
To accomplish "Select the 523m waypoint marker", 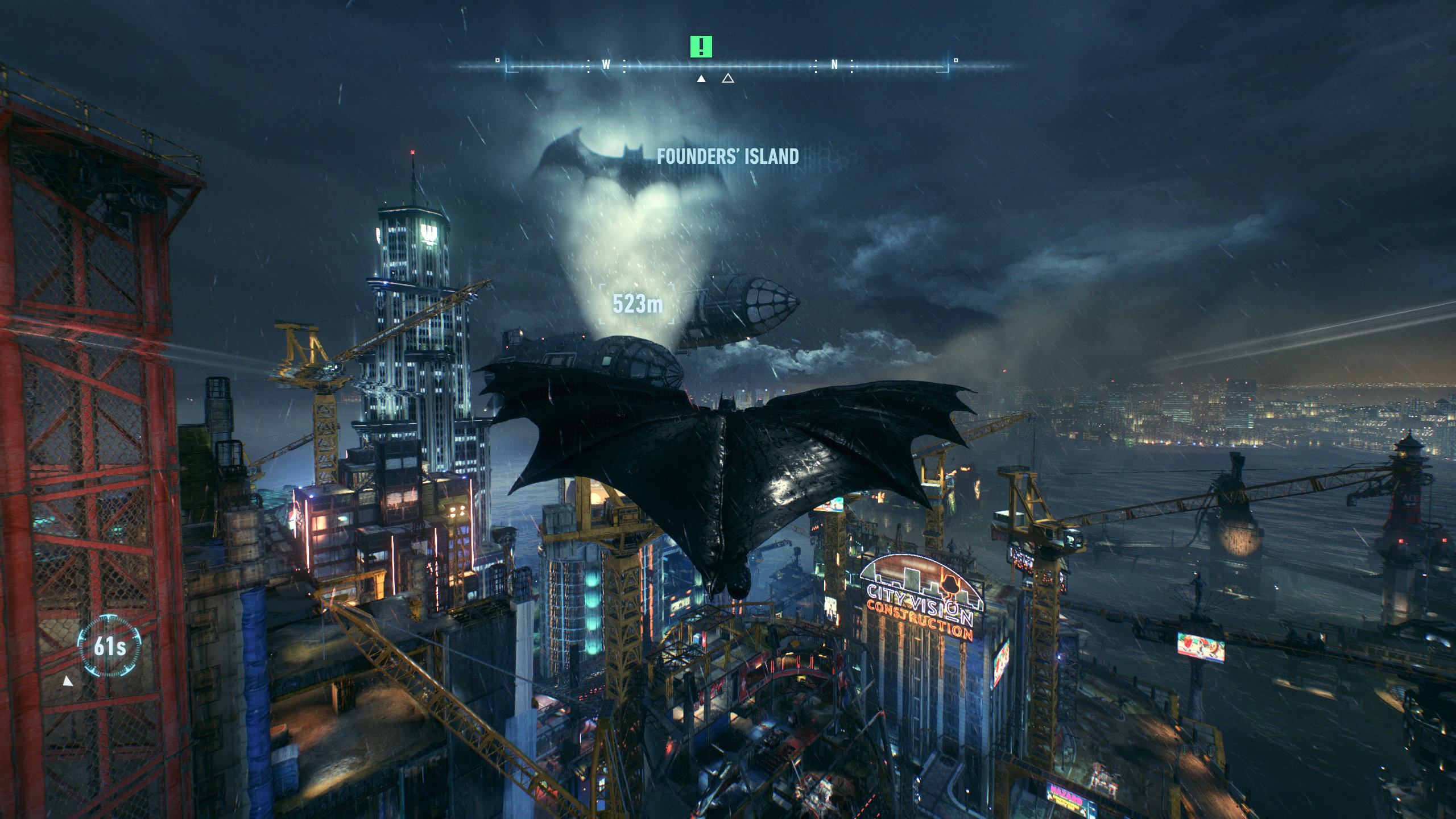I will point(637,305).
